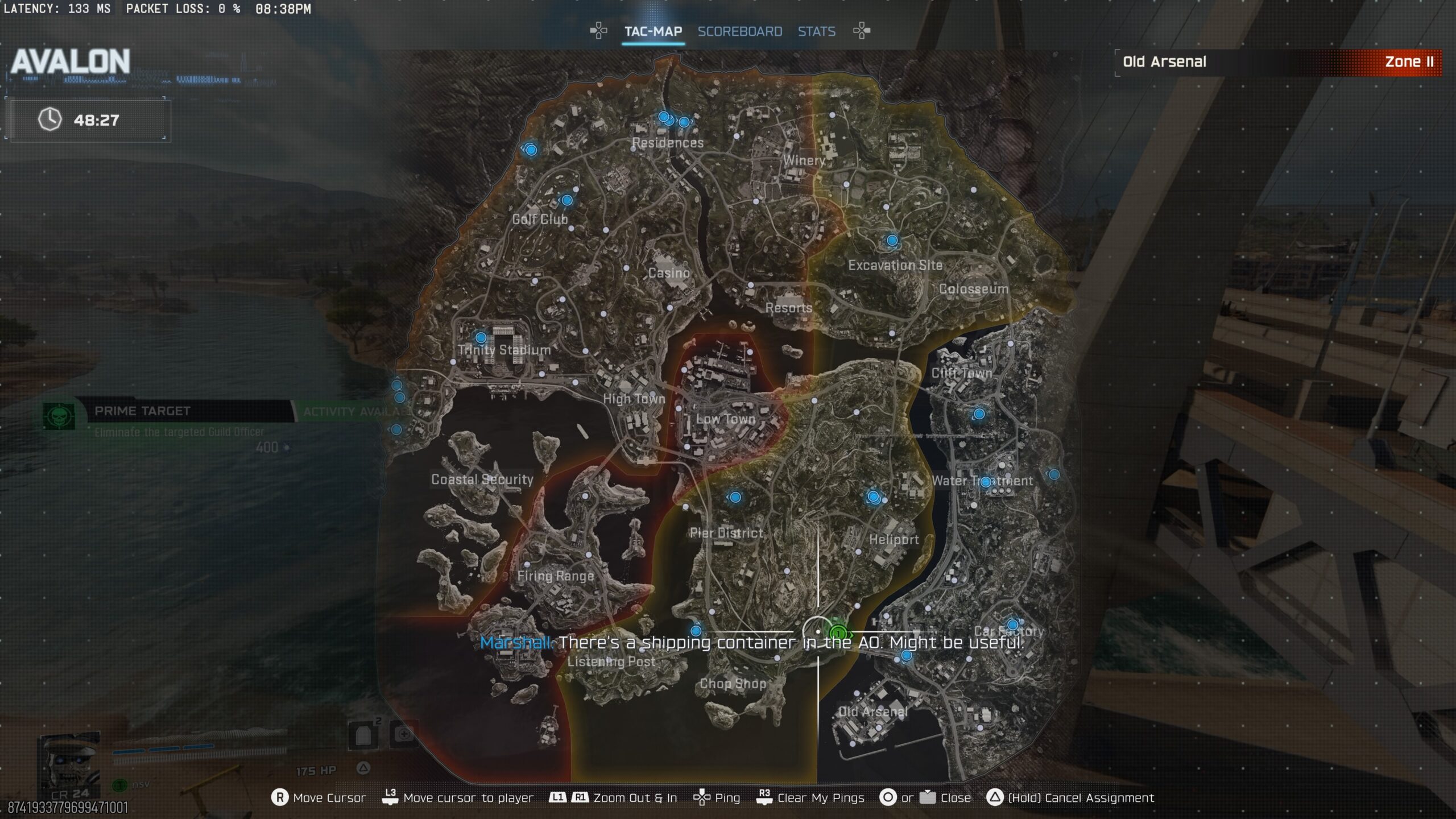Select the Low Town location on the map
The image size is (1456, 819).
(726, 419)
